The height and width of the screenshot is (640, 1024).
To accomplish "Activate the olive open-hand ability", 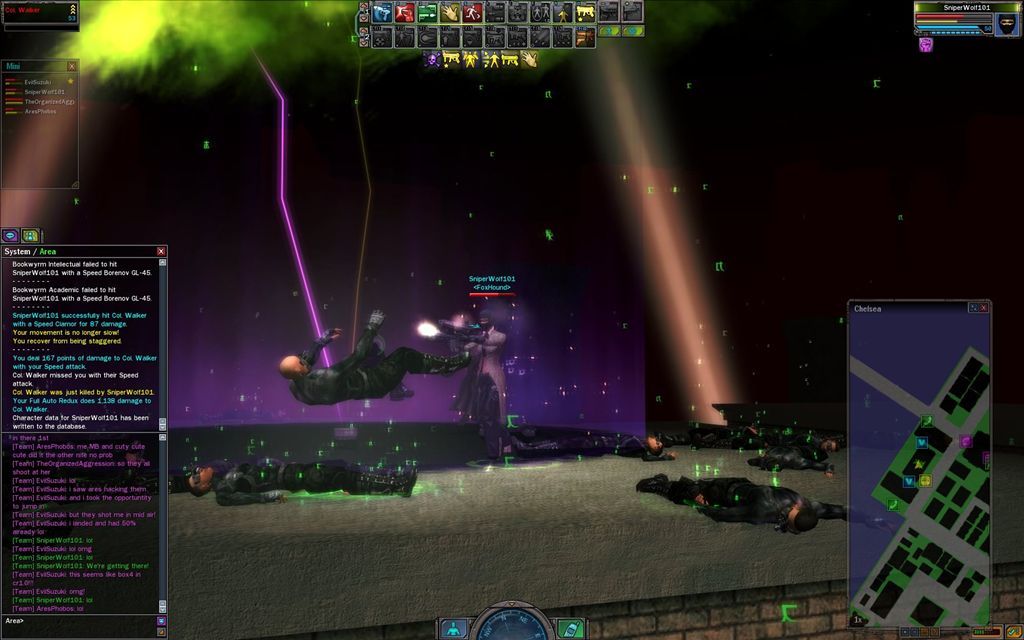I will point(450,13).
